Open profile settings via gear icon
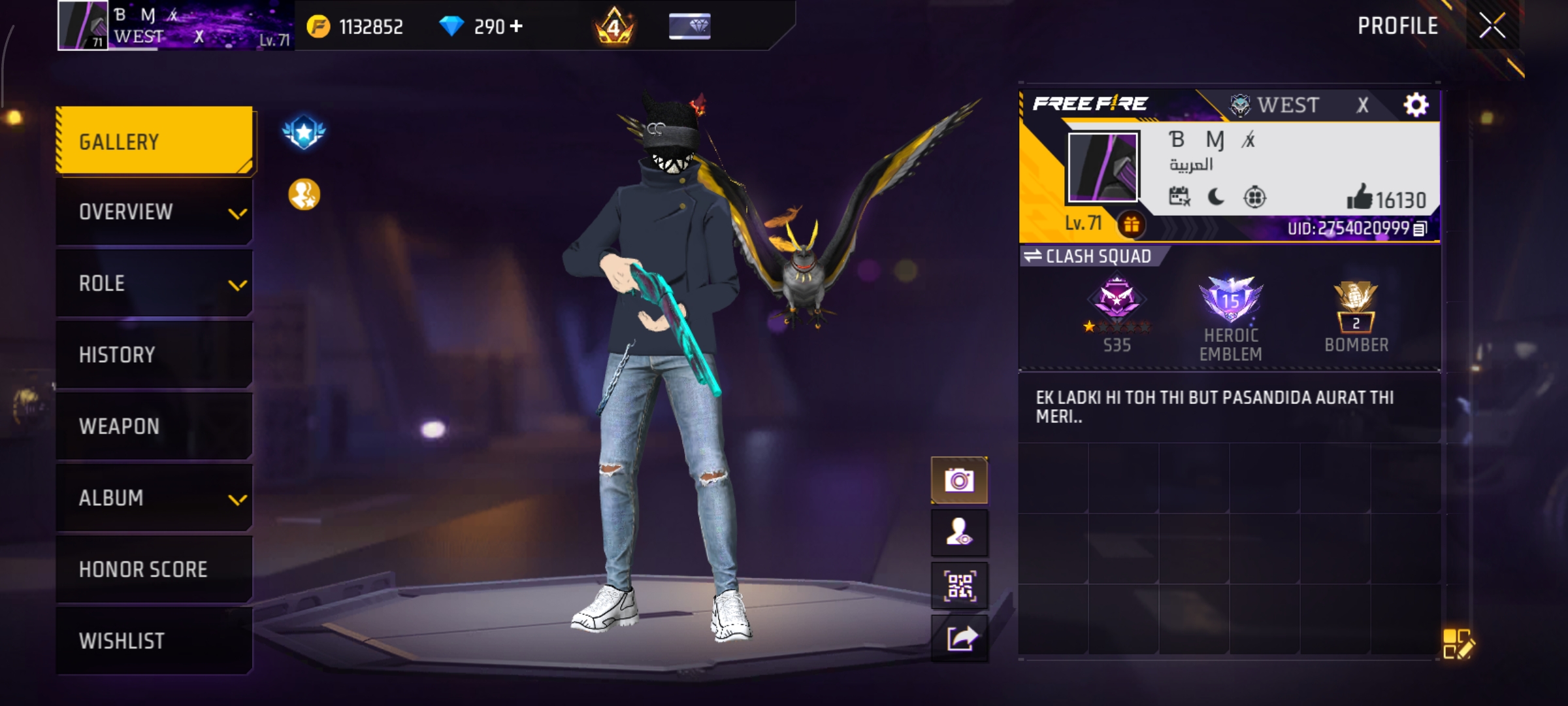Screen dimensions: 1568x706 [x=1414, y=103]
